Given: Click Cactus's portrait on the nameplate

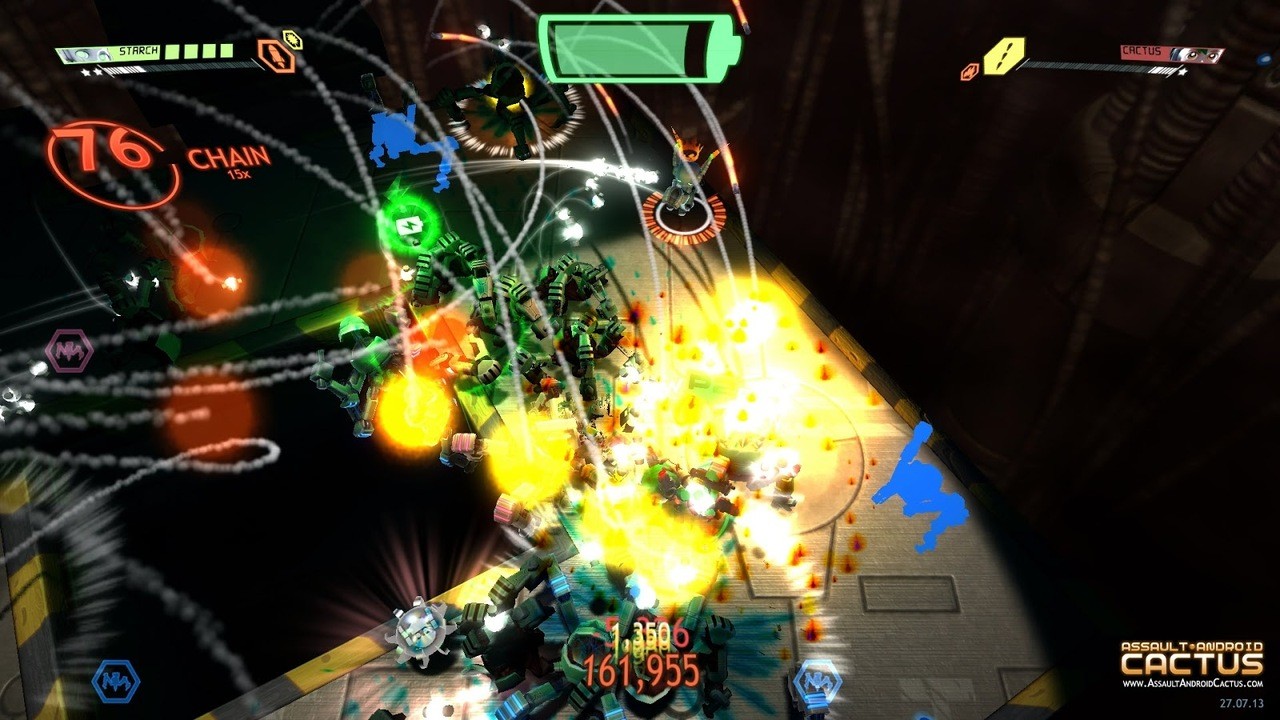Looking at the screenshot, I should (x=1195, y=52).
